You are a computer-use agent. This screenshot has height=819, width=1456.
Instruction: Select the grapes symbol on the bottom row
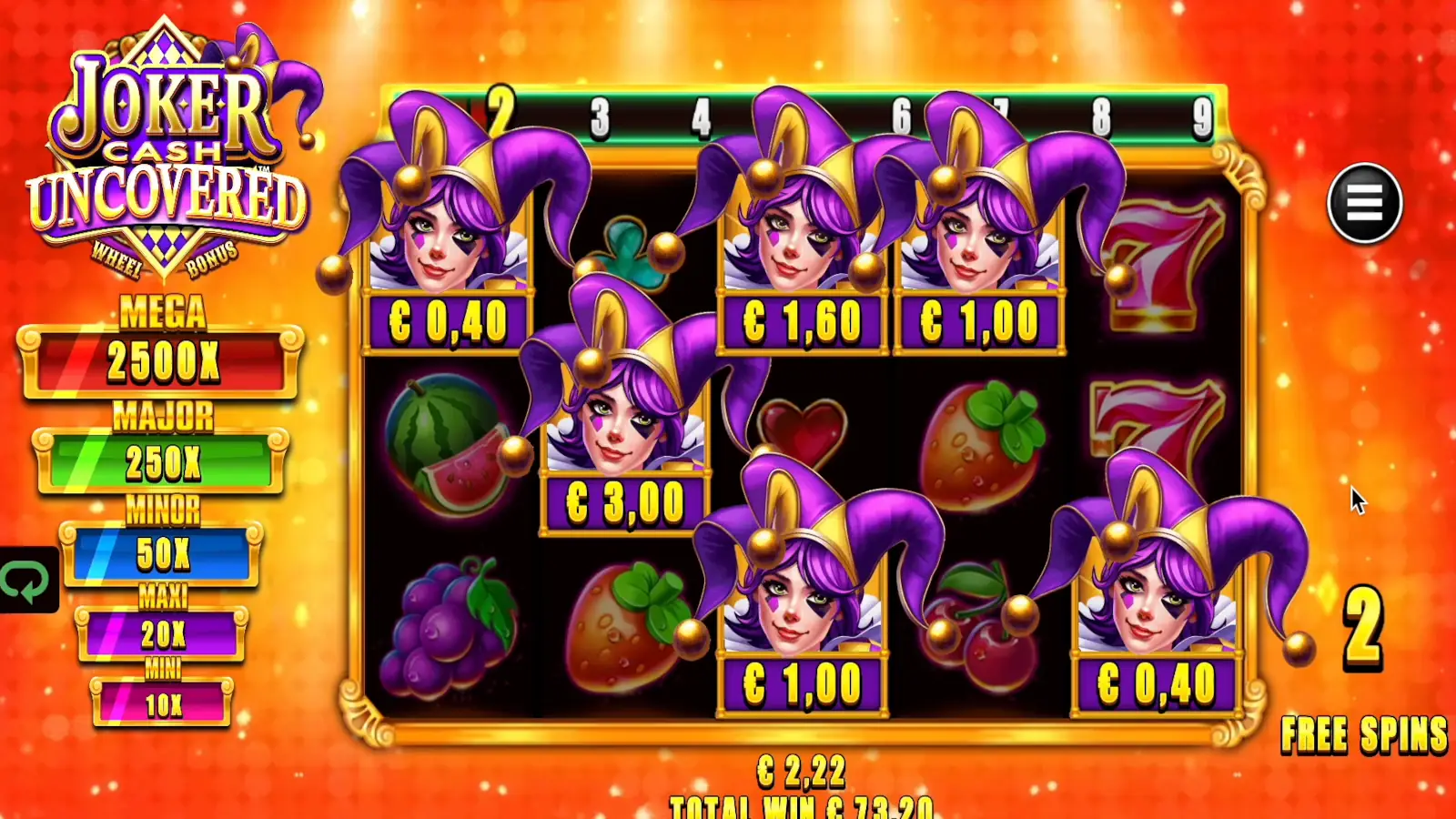tap(450, 628)
